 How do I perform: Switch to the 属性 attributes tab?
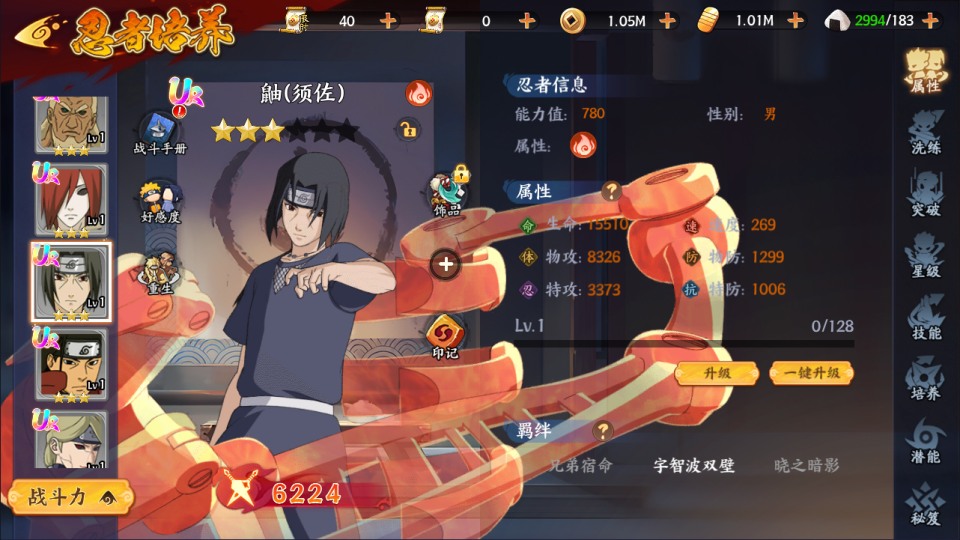(924, 70)
